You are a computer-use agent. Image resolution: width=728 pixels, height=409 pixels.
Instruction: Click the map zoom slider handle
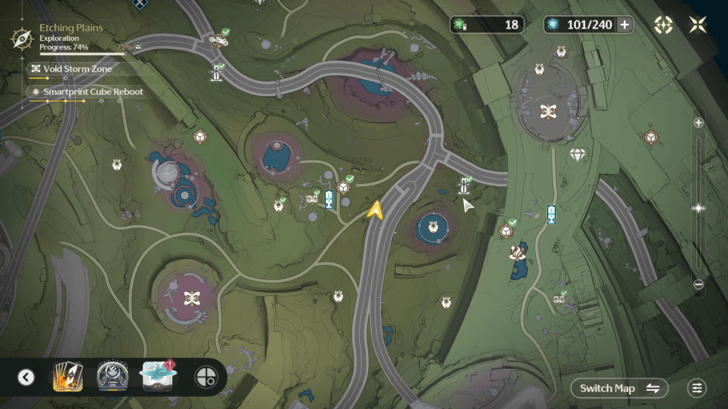tap(698, 208)
